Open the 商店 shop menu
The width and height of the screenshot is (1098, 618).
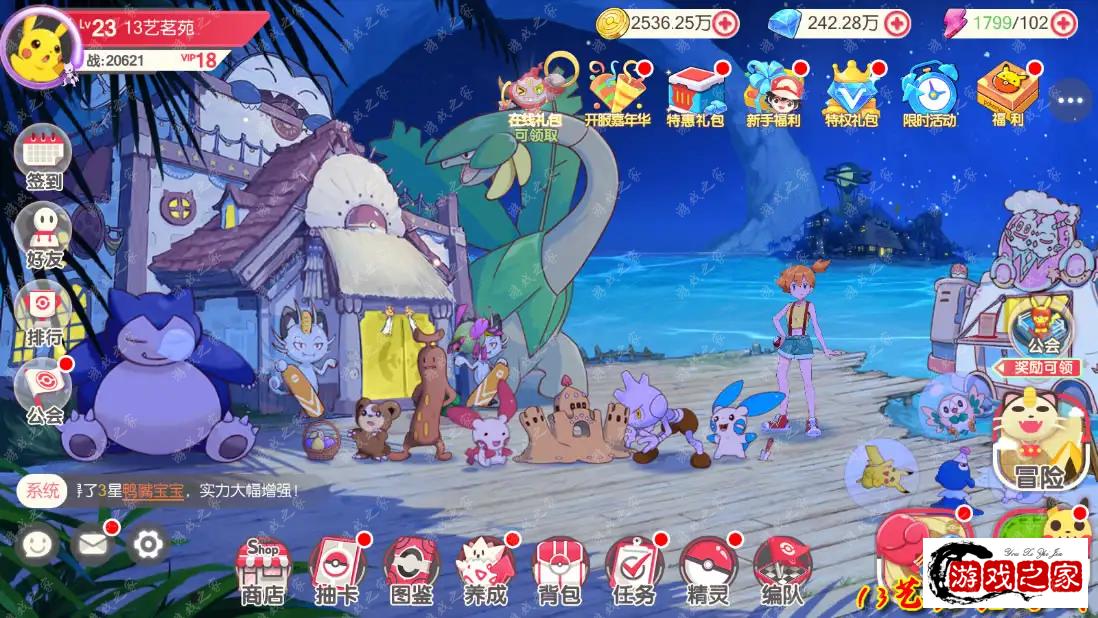[263, 570]
